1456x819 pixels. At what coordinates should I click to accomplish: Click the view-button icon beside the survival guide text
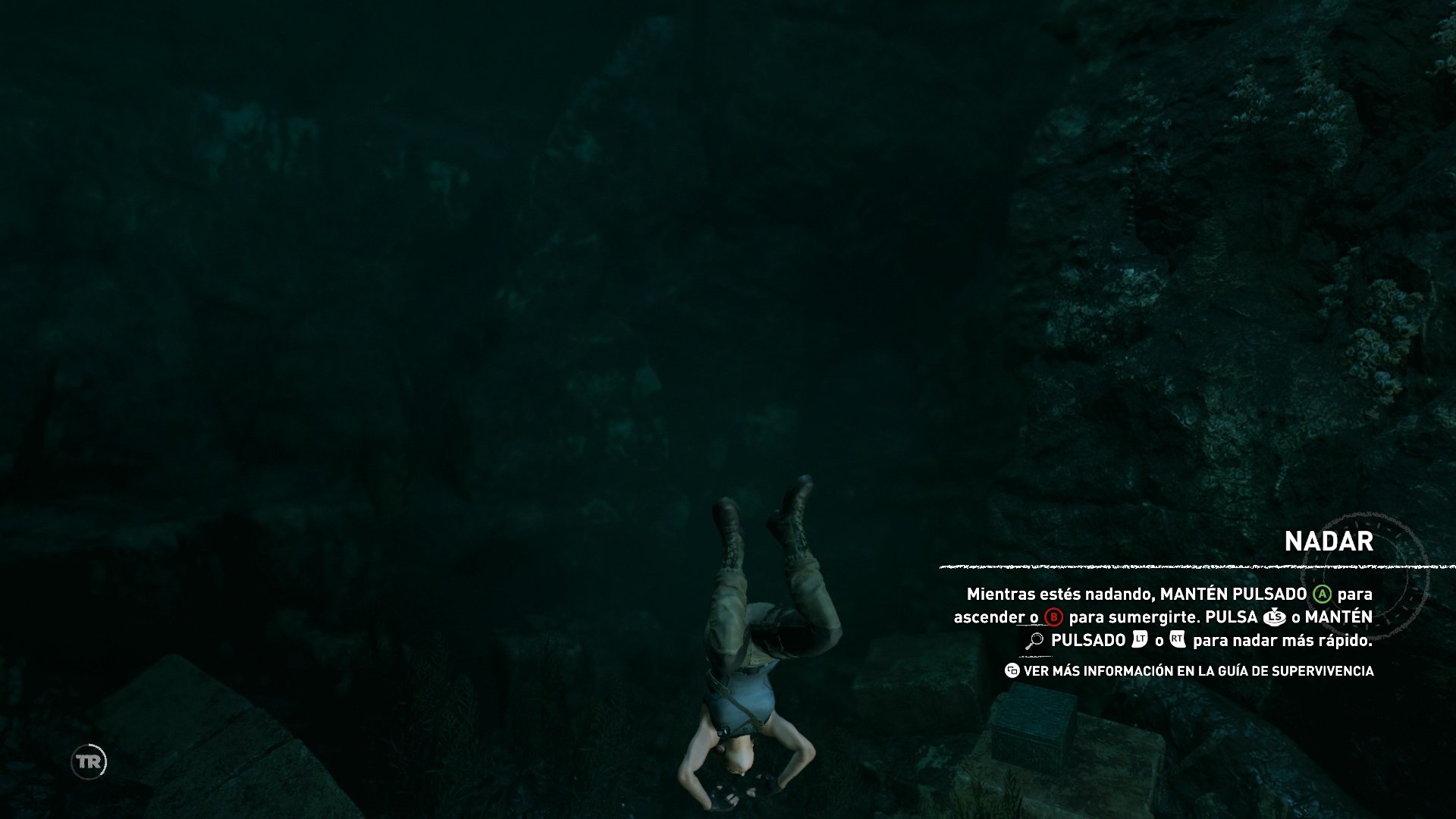click(x=1012, y=670)
